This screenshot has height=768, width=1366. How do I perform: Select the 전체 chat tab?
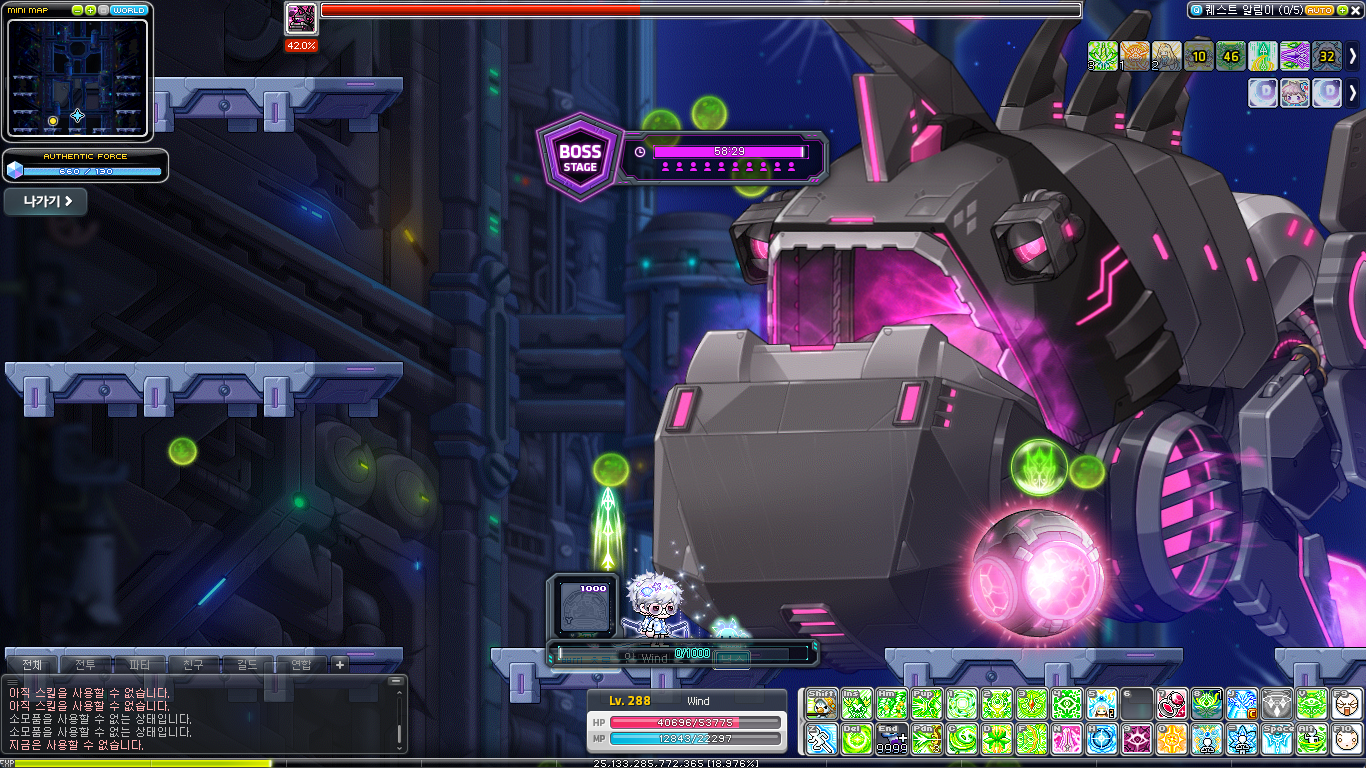pos(32,664)
